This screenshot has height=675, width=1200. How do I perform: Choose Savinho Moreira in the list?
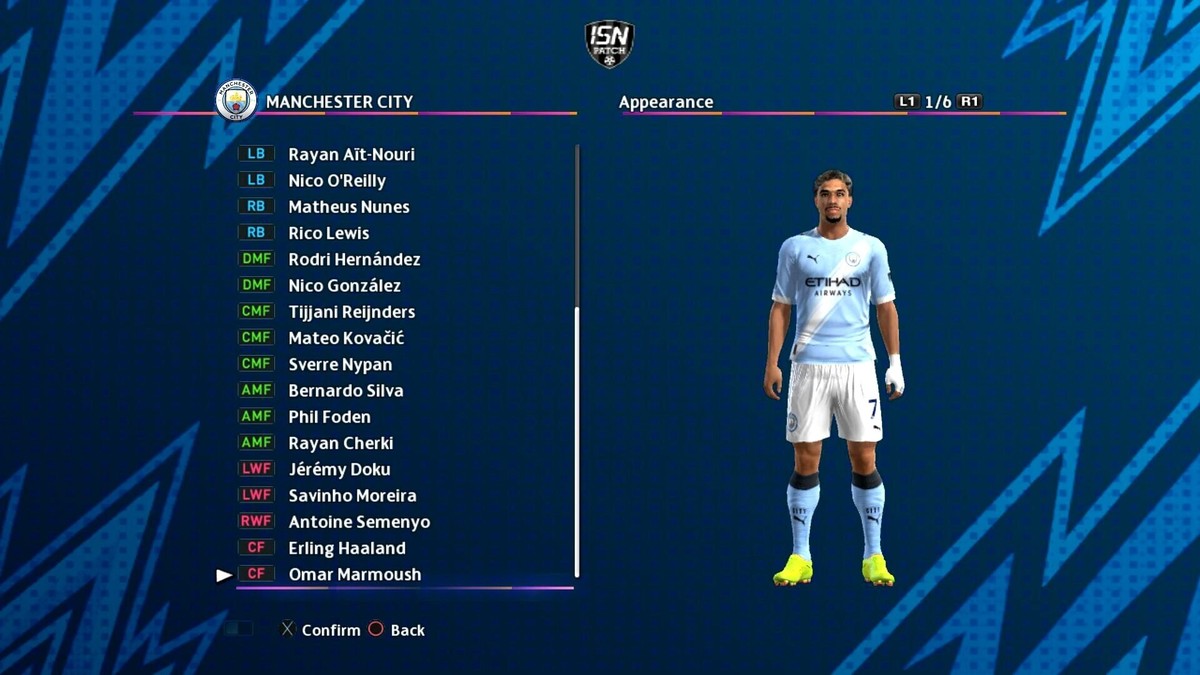[x=352, y=496]
